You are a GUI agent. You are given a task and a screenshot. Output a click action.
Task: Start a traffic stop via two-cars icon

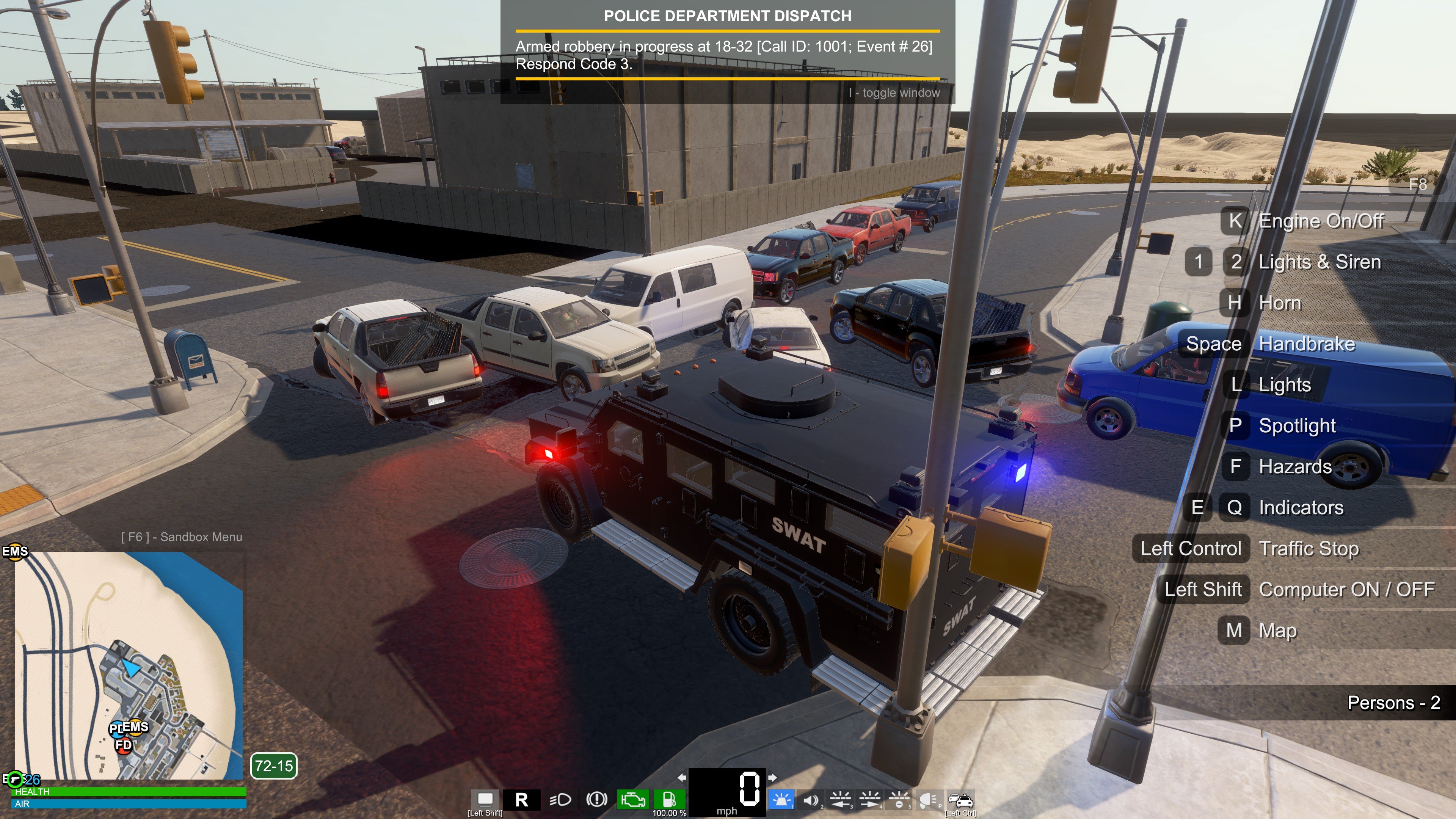click(x=961, y=799)
